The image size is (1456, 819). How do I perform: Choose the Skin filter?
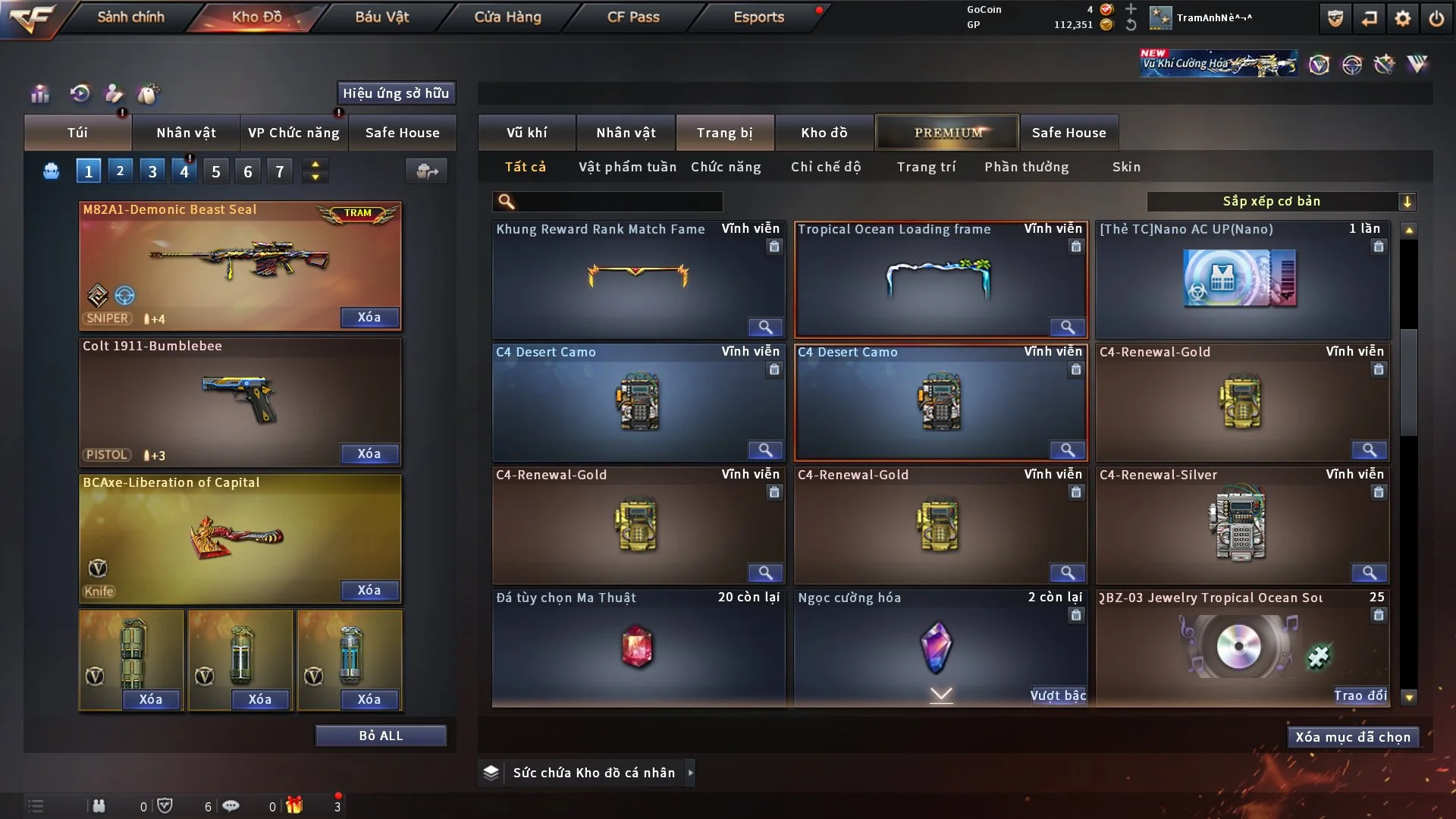click(1126, 167)
